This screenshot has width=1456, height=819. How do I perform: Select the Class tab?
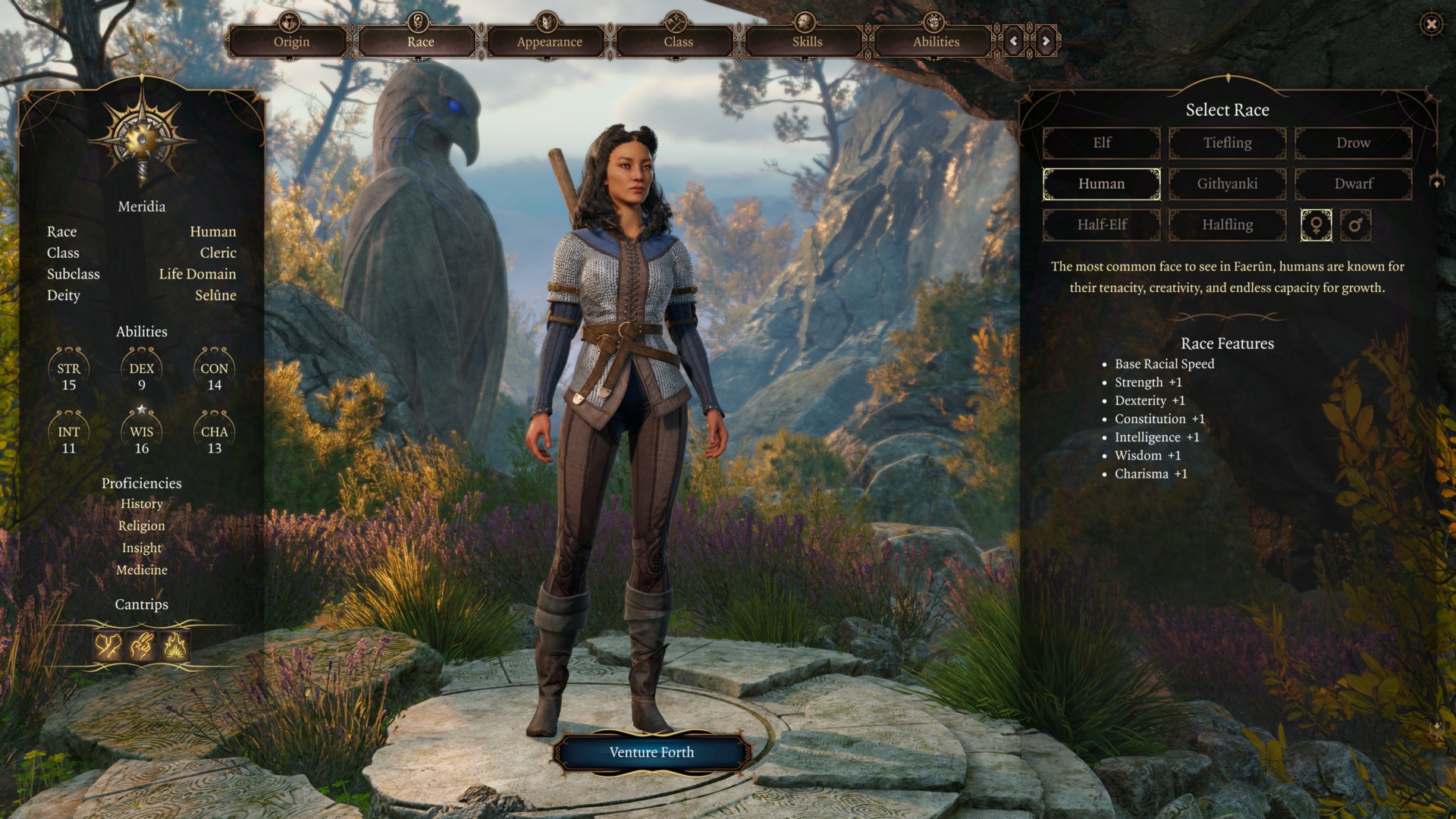pyautogui.click(x=678, y=42)
